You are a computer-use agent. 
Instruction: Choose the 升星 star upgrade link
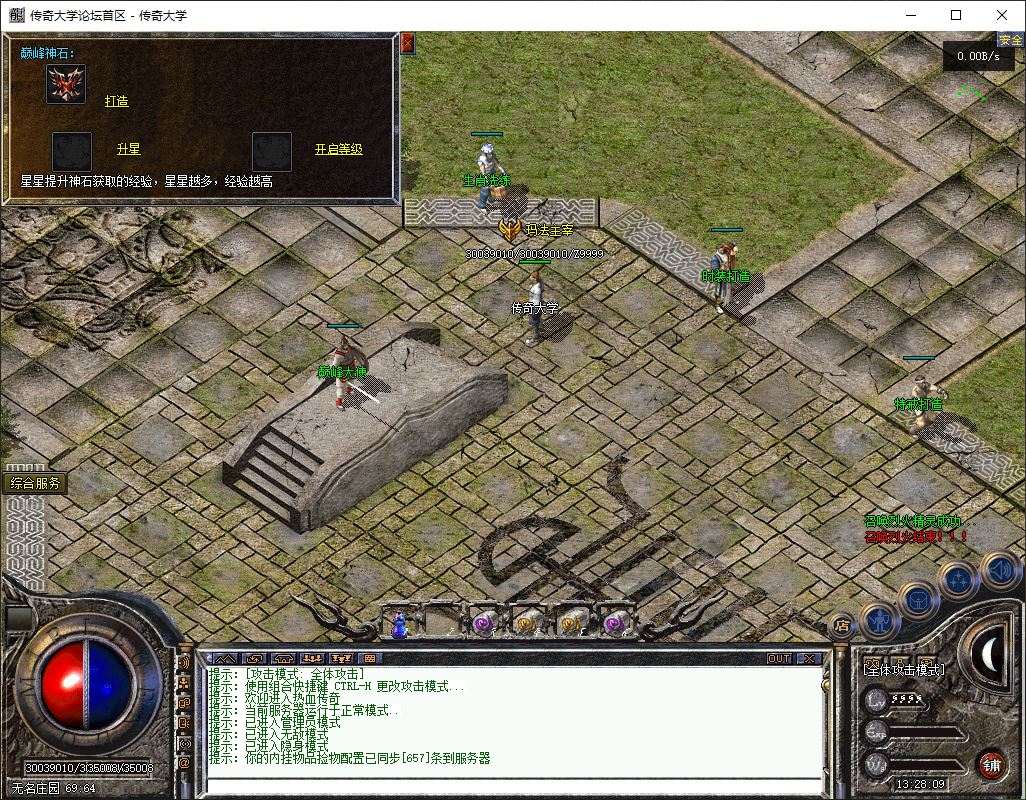point(128,149)
